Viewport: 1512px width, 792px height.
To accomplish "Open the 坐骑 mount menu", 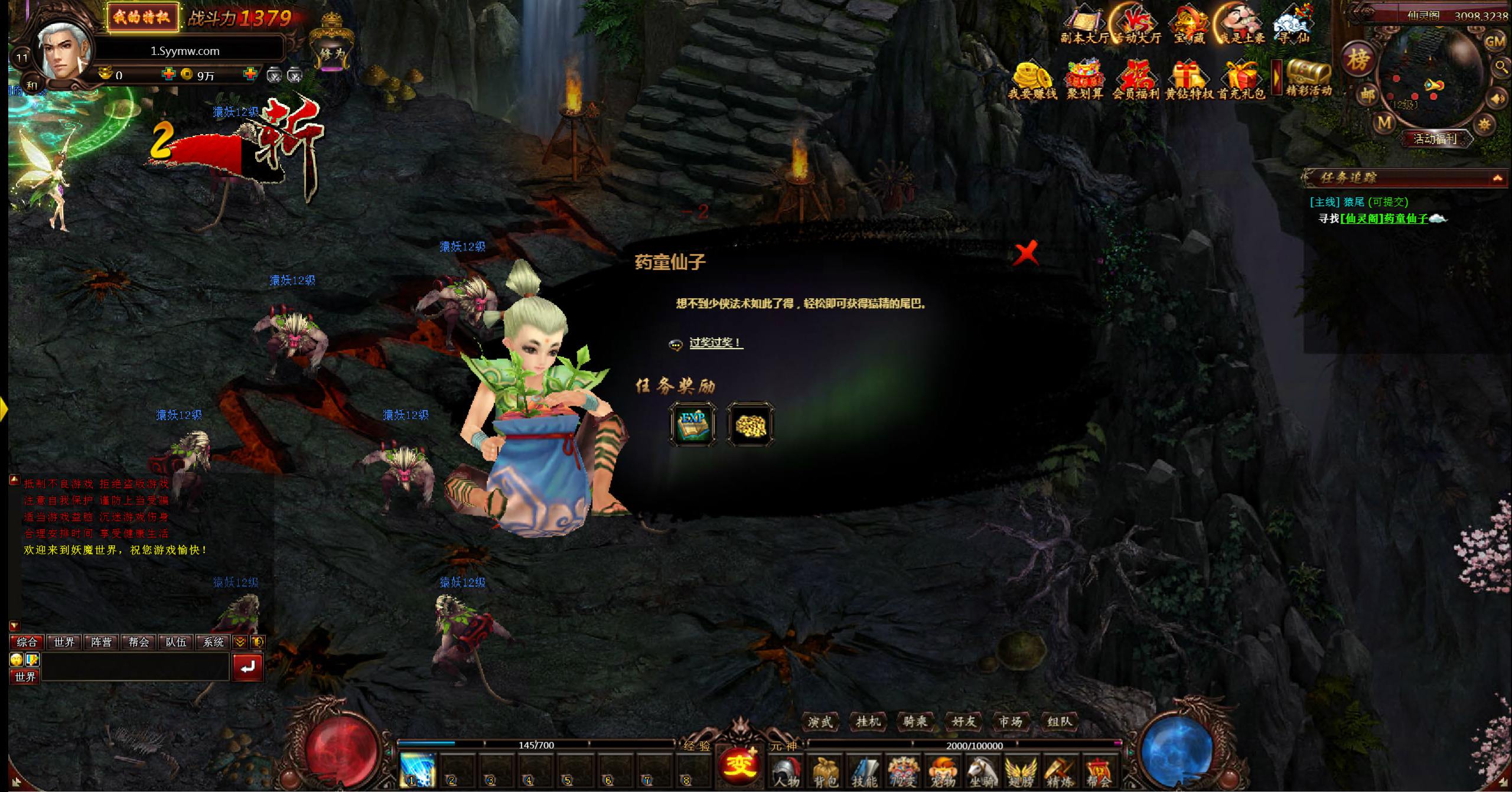I will click(x=981, y=771).
